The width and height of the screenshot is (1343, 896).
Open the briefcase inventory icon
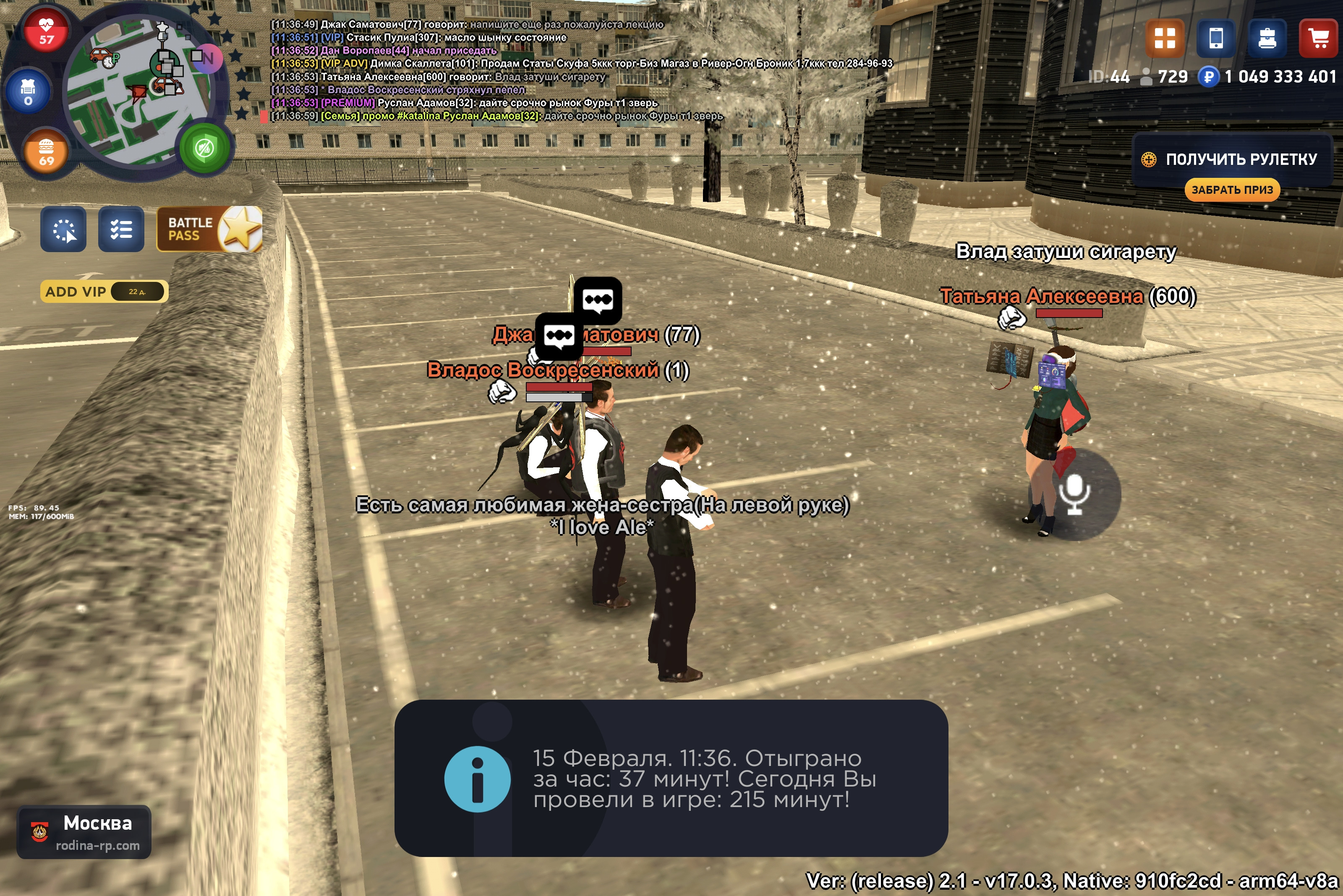pos(1267,38)
